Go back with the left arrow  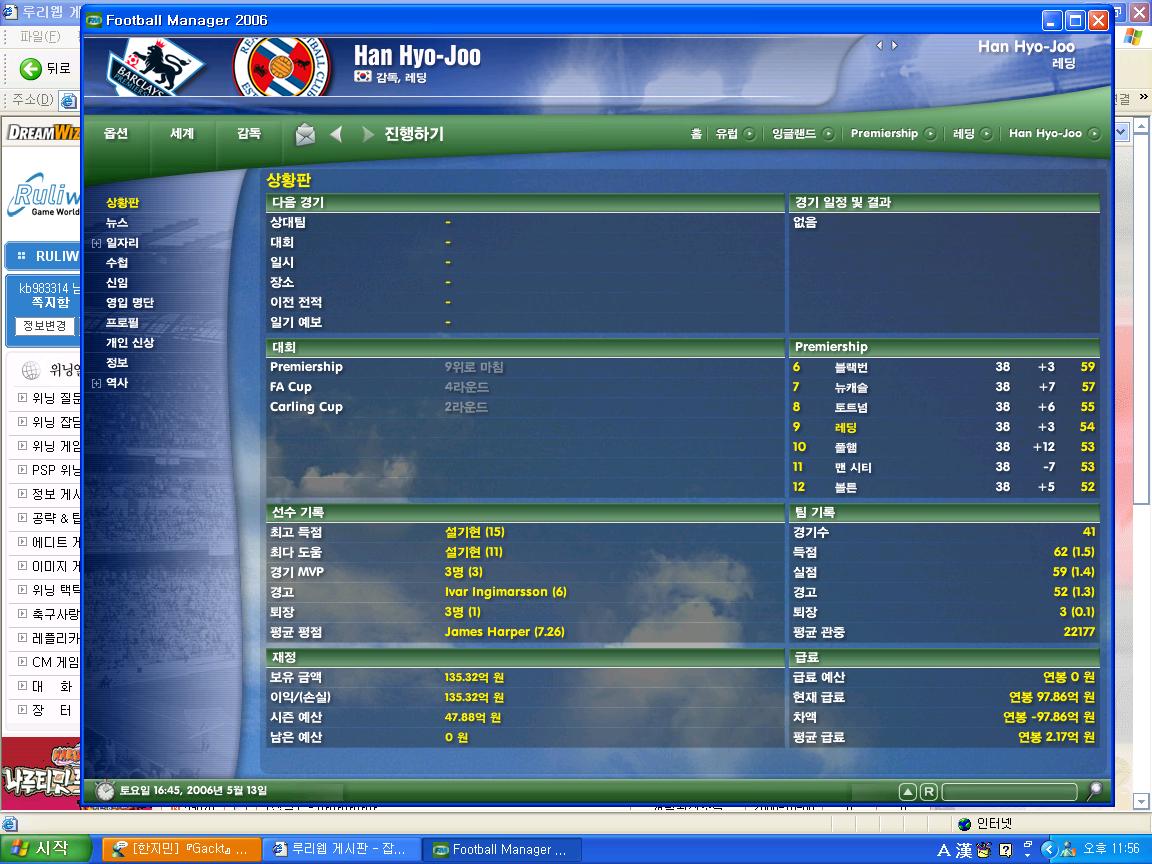pyautogui.click(x=336, y=134)
